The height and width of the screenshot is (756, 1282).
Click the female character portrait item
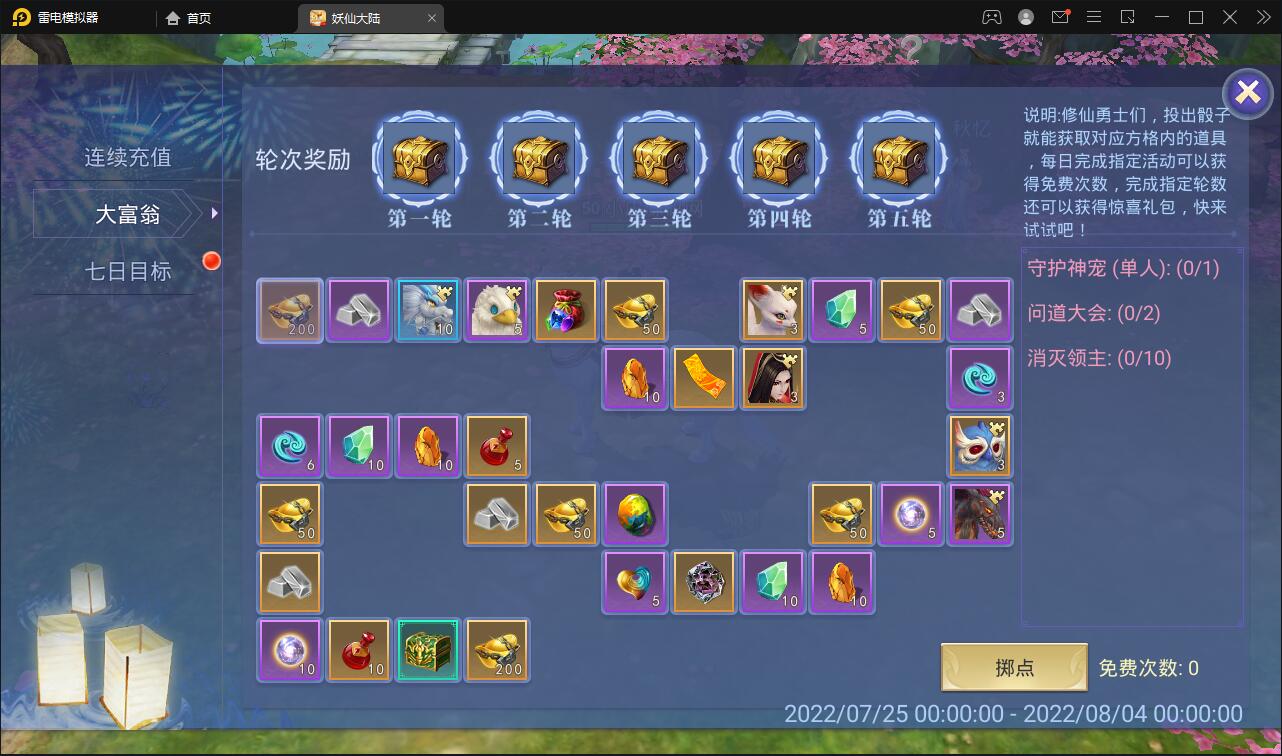coord(773,378)
